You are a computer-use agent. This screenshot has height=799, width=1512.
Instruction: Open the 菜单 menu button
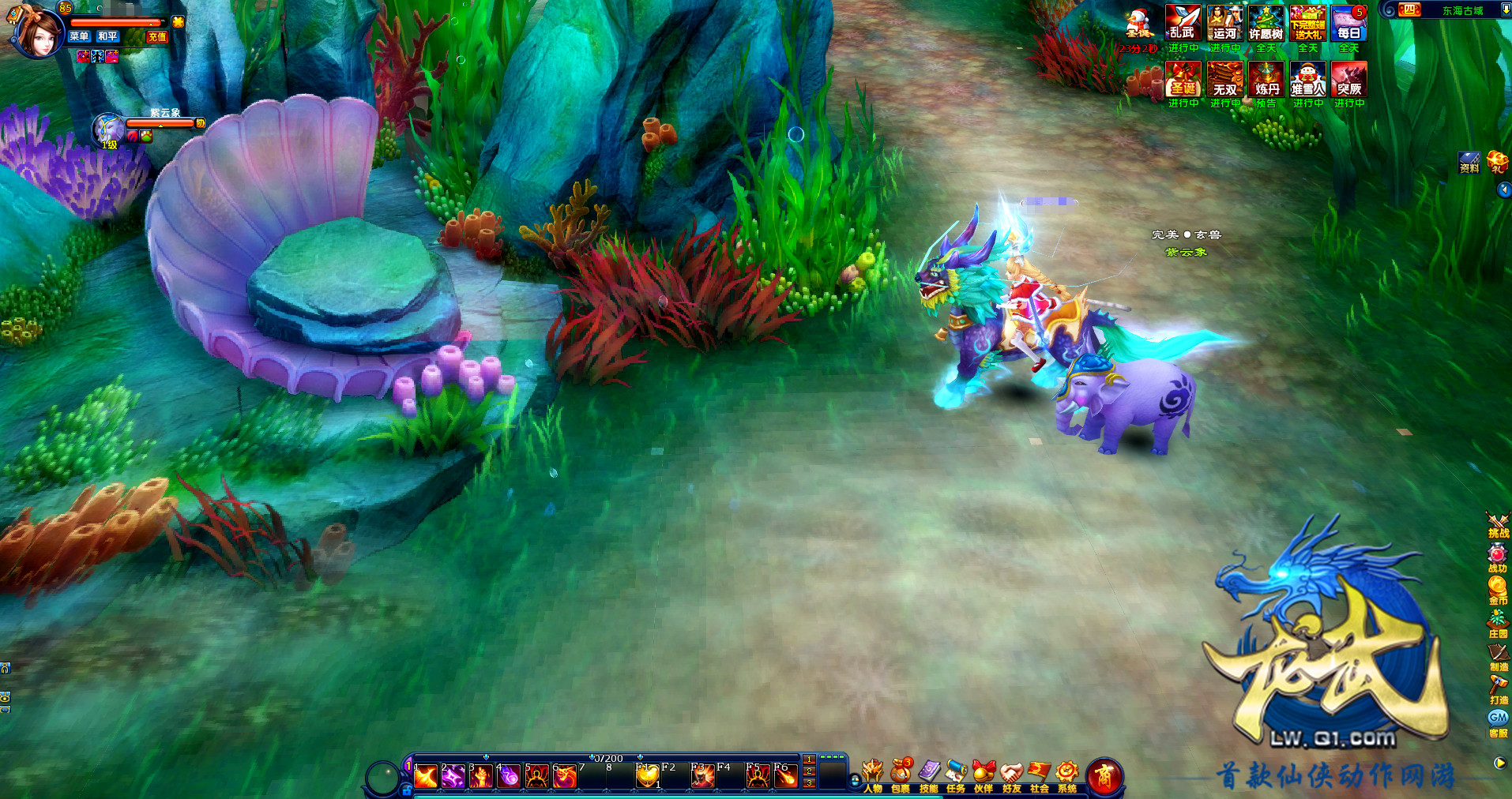point(79,36)
